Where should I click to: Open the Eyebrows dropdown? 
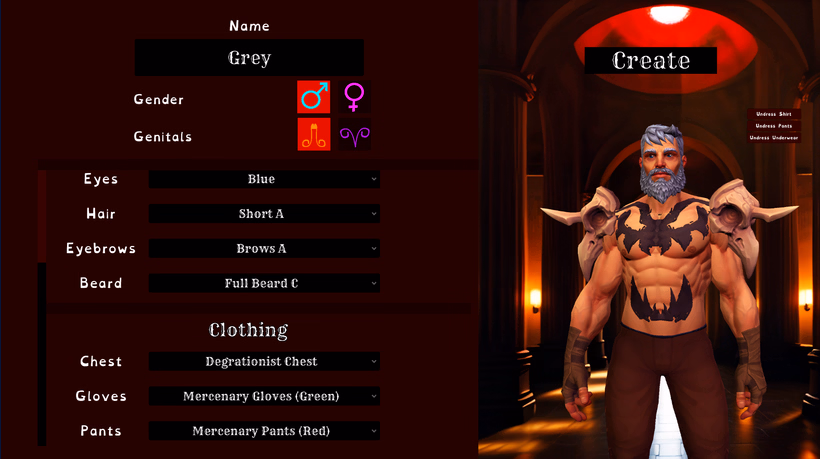click(x=264, y=248)
